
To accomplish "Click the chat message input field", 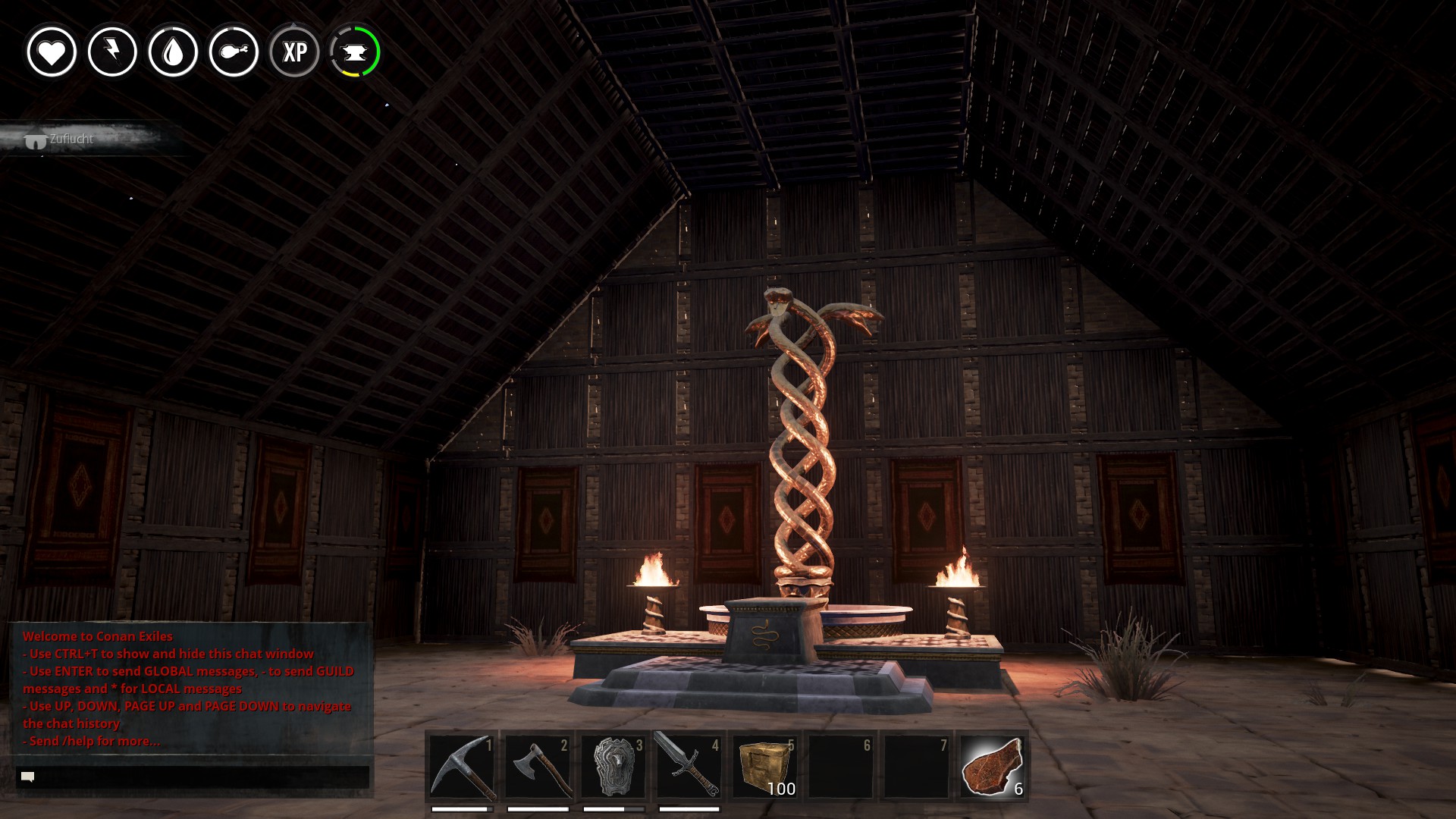I will 193,777.
